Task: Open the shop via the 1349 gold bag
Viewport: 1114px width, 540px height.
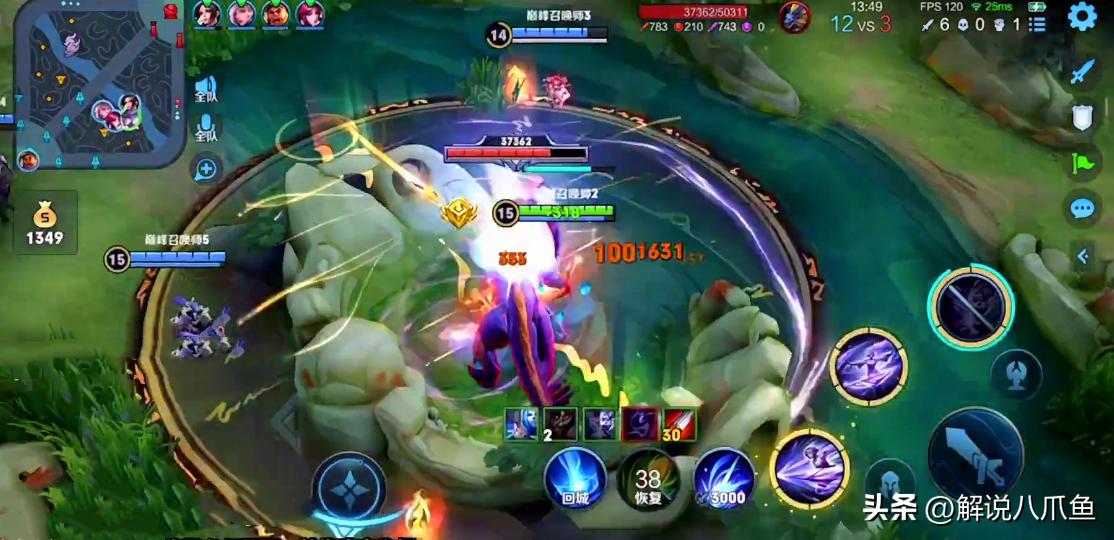Action: (x=45, y=223)
